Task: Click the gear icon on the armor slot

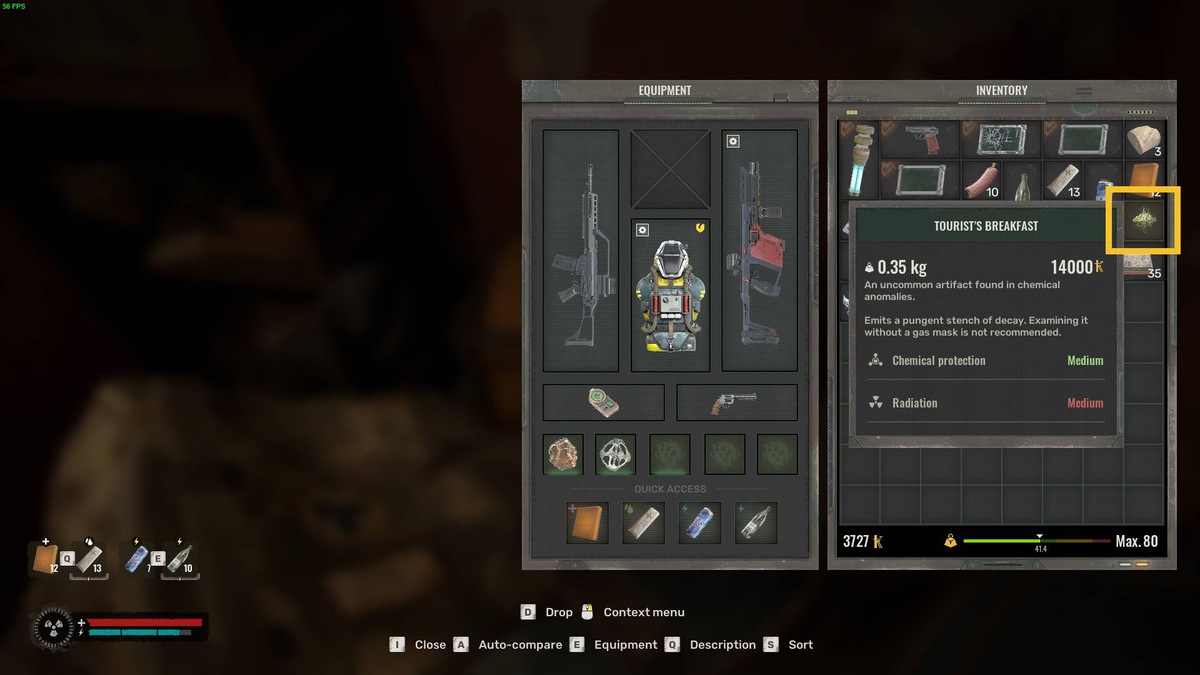Action: (x=642, y=230)
